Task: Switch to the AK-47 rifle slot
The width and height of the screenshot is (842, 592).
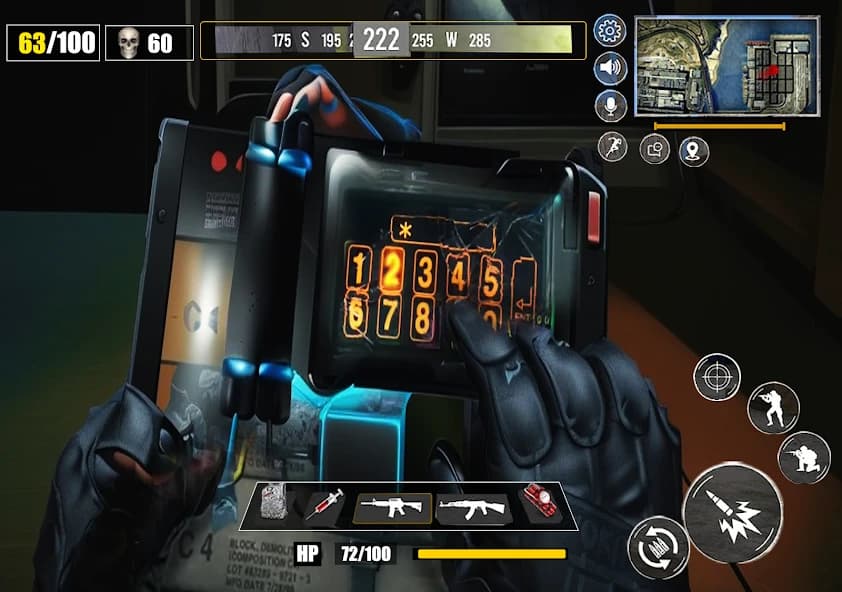Action: pyautogui.click(x=473, y=508)
